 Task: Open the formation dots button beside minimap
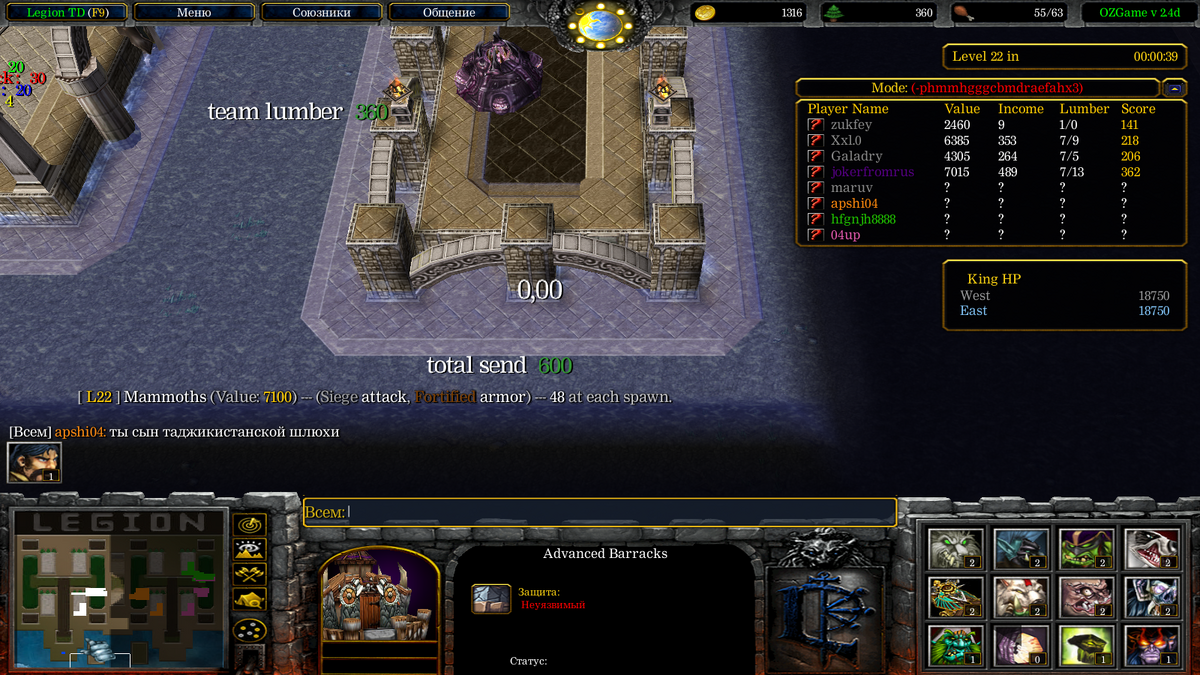pos(249,630)
